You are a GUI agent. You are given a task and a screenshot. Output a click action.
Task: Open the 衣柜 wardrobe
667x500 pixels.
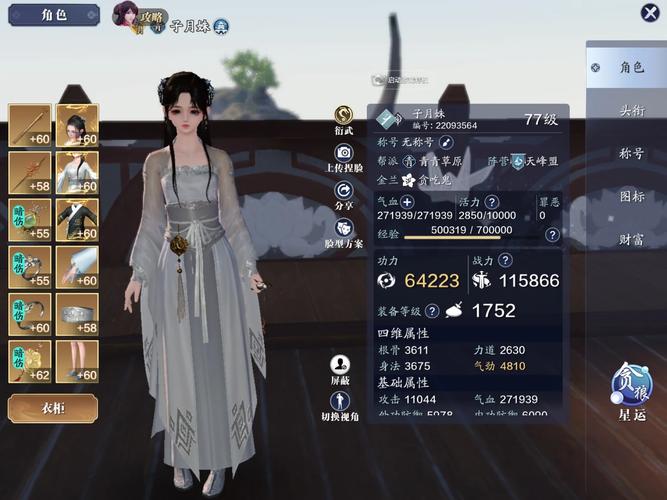pyautogui.click(x=52, y=408)
